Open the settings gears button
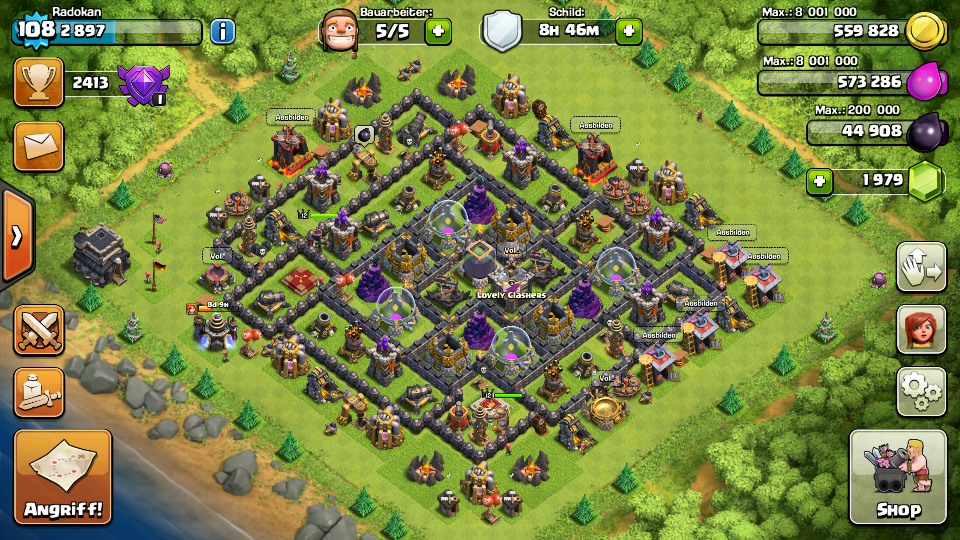 [921, 391]
